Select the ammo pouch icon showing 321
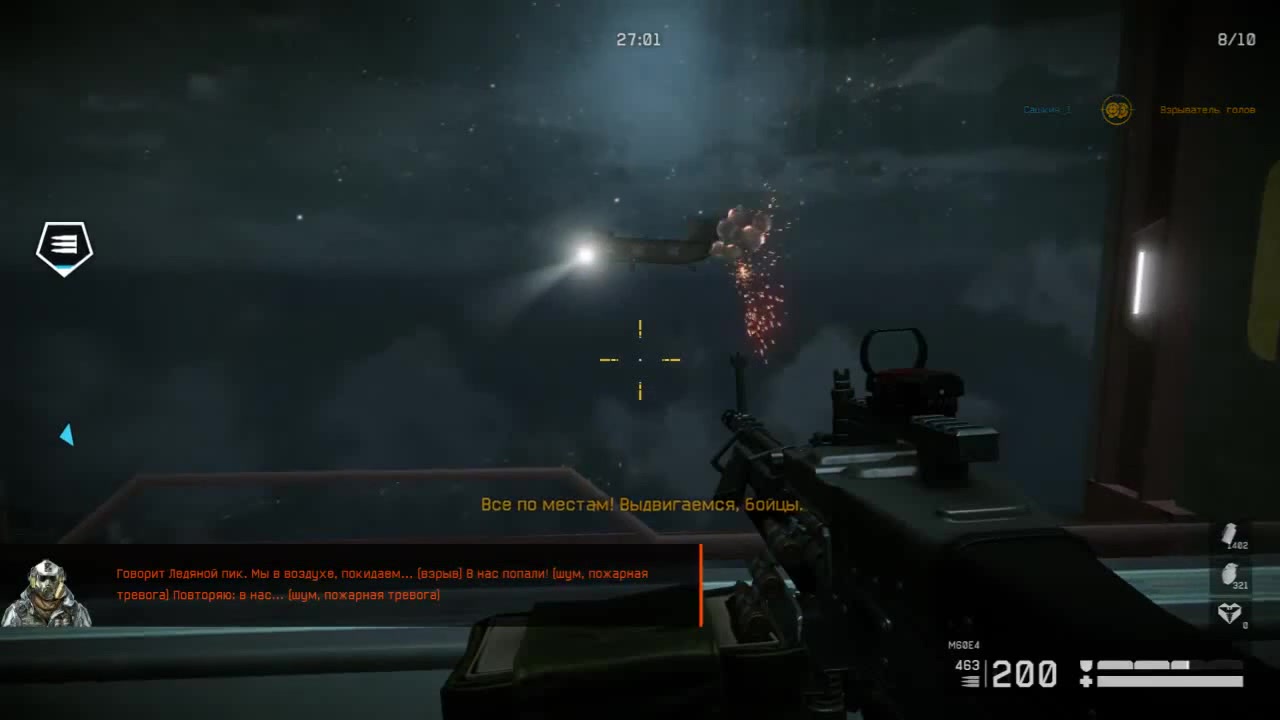The image size is (1280, 720). [1229, 572]
